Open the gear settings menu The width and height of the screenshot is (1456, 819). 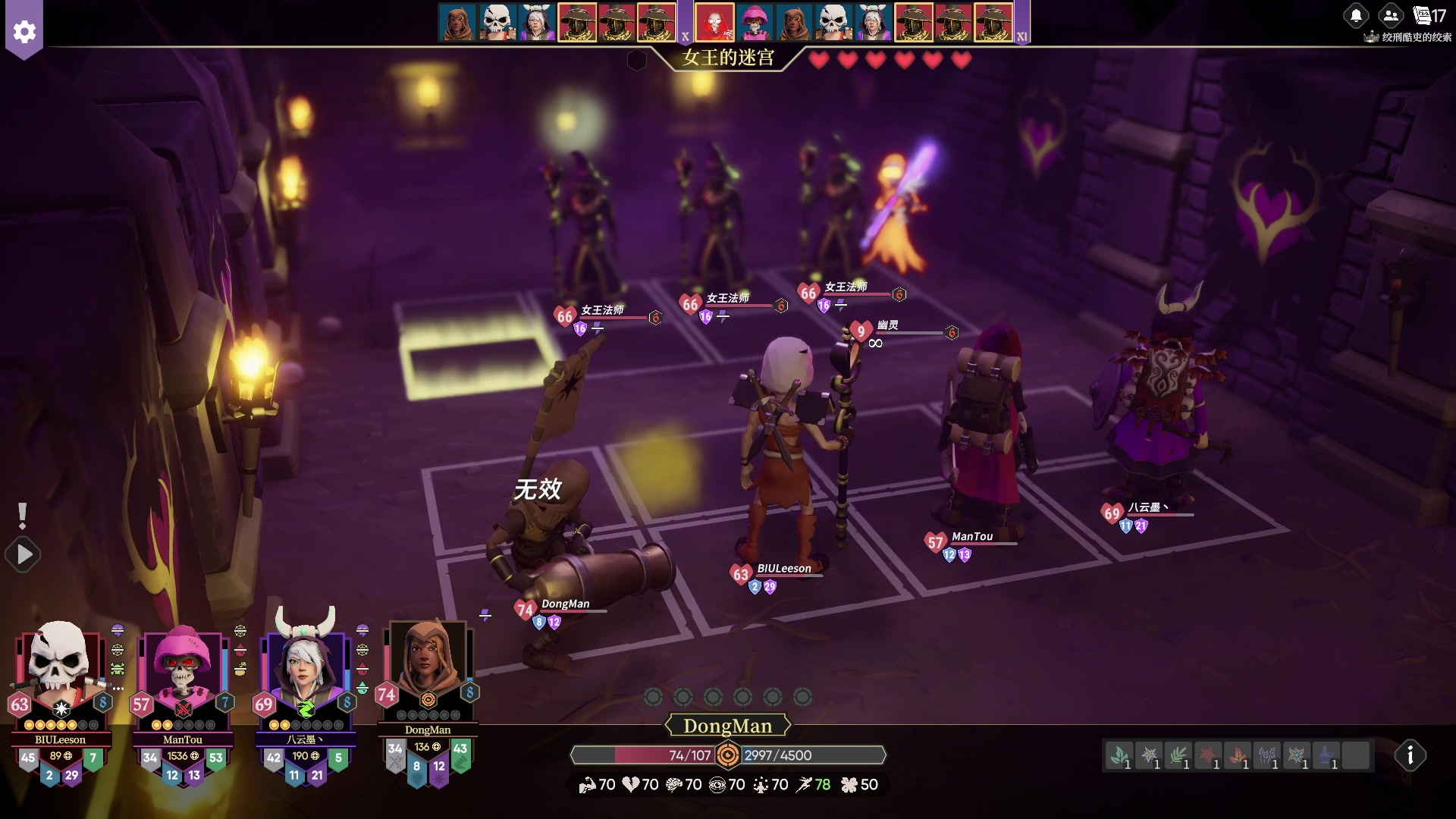pyautogui.click(x=24, y=32)
